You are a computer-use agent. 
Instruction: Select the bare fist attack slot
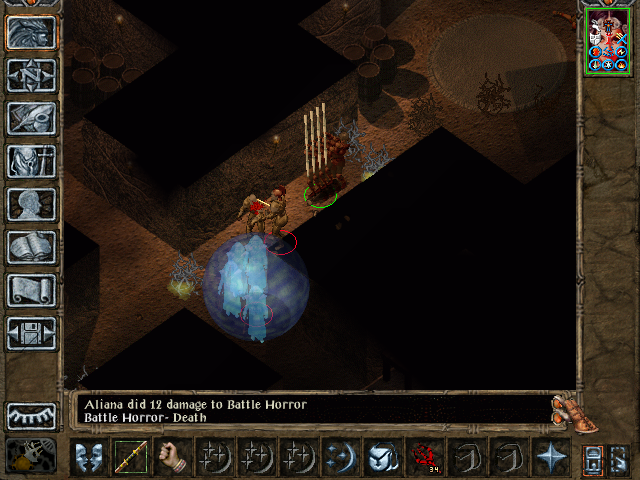coord(173,456)
